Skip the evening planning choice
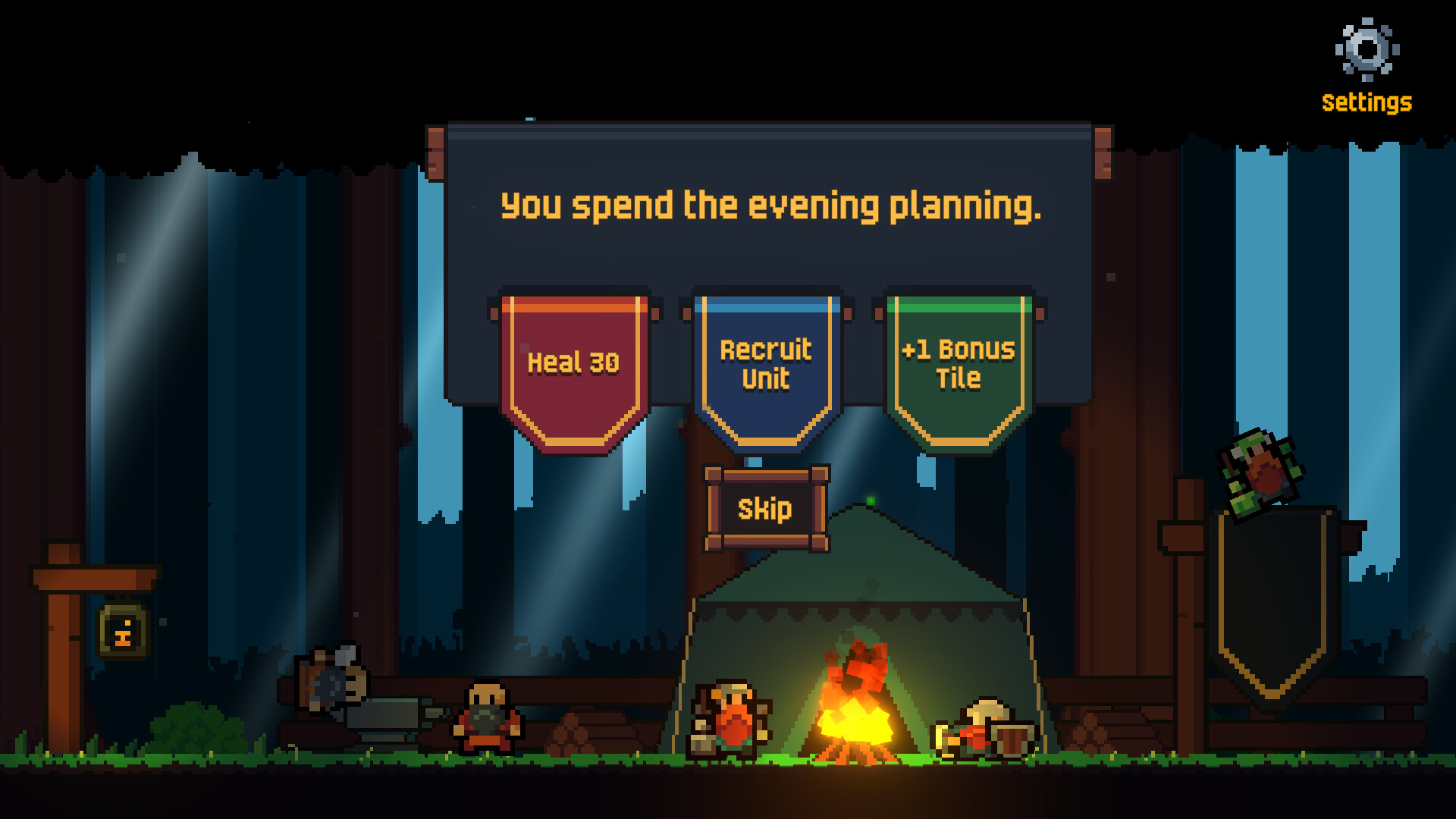This screenshot has height=819, width=1456. (766, 508)
